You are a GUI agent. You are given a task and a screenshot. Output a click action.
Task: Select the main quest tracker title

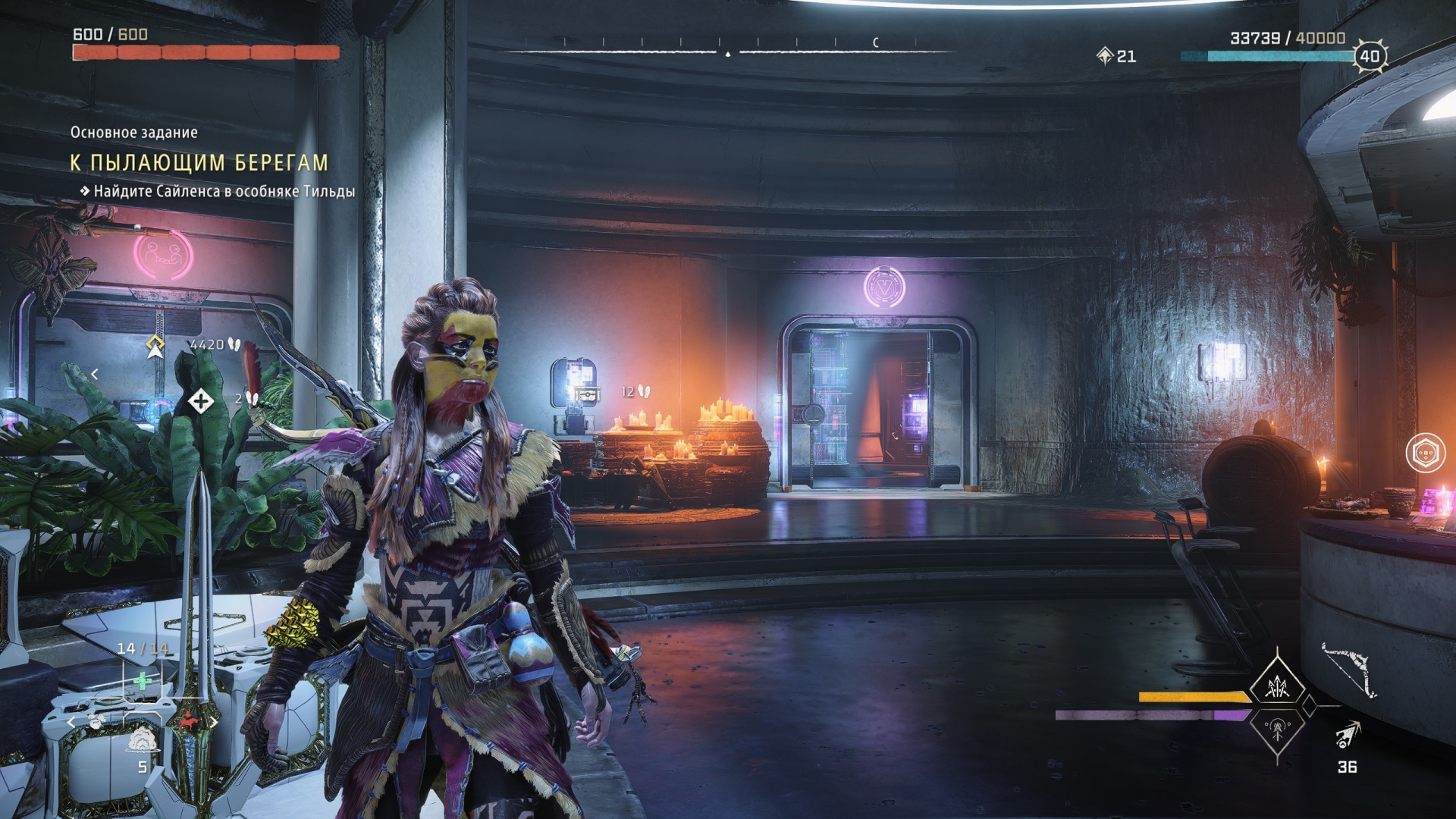(x=199, y=162)
